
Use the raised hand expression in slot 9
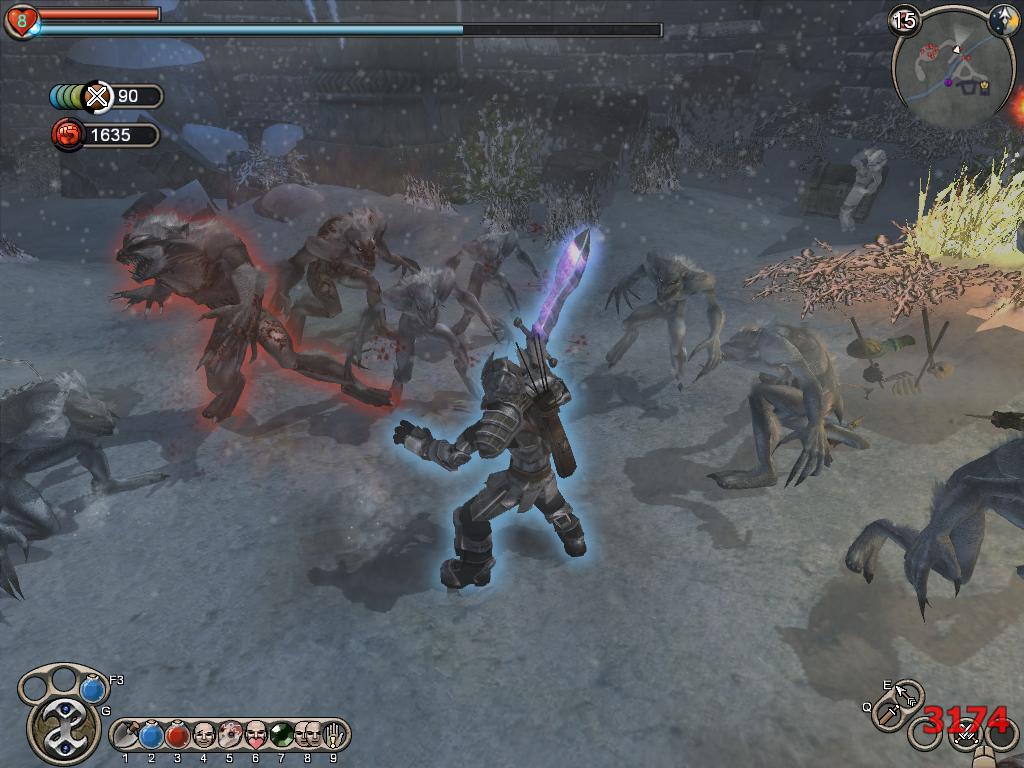[332, 736]
